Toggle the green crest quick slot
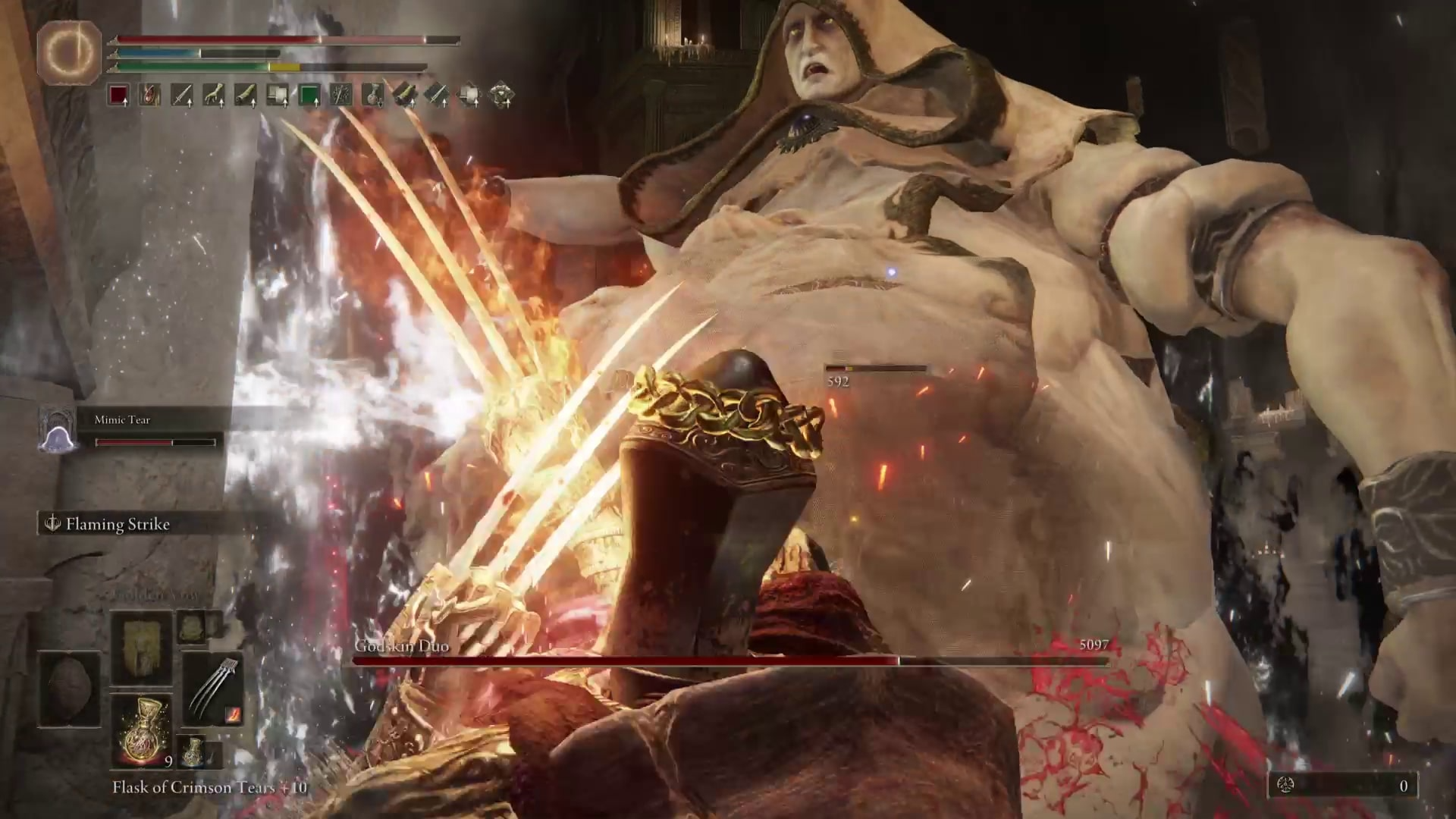The height and width of the screenshot is (819, 1456). point(310,95)
